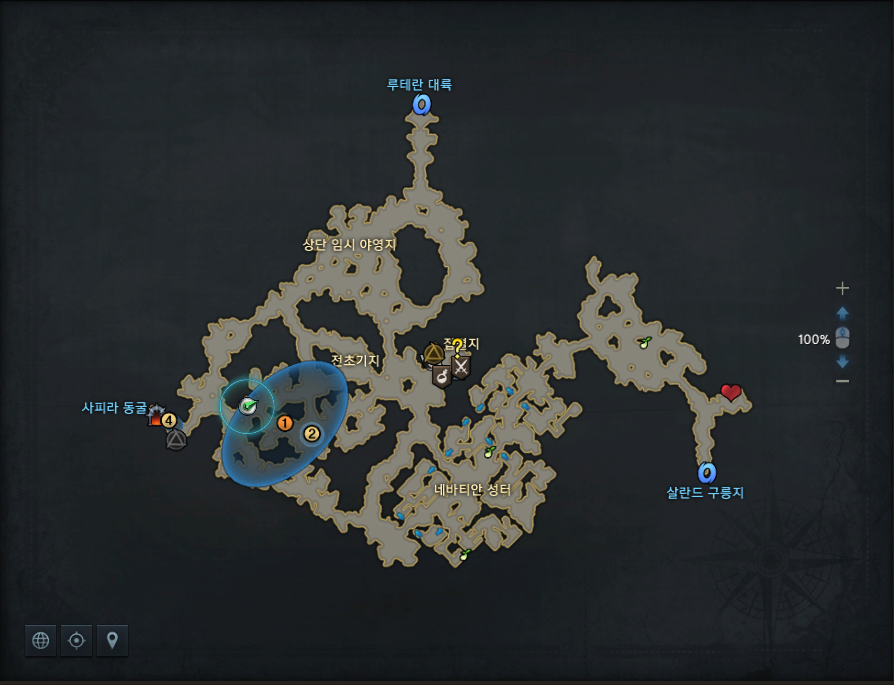Zoom in with the plus button
Viewport: 894px width, 685px height.
point(842,288)
